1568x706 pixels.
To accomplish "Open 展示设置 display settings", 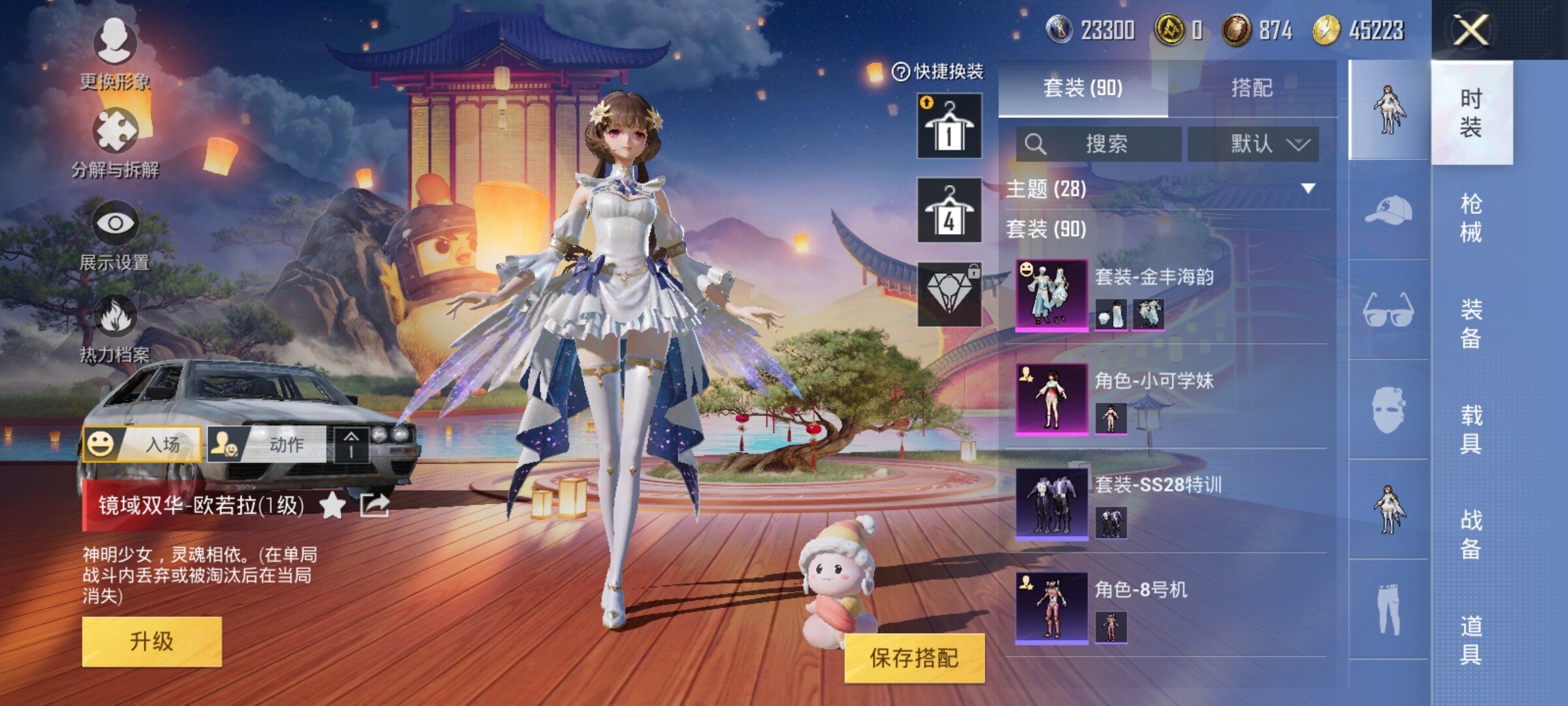I will pos(115,235).
